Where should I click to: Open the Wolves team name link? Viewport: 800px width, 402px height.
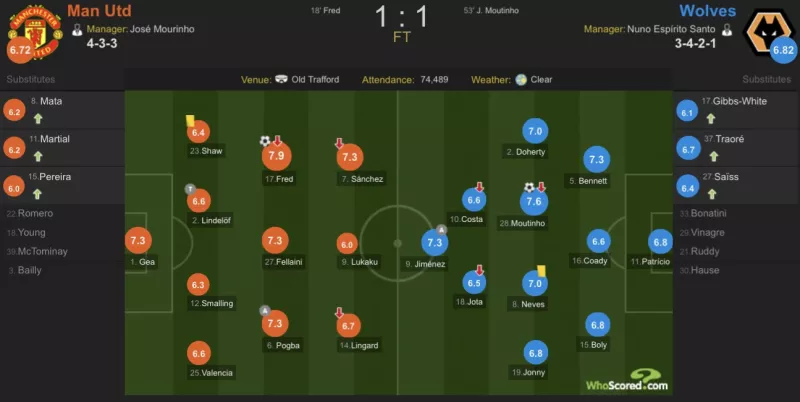pos(706,12)
